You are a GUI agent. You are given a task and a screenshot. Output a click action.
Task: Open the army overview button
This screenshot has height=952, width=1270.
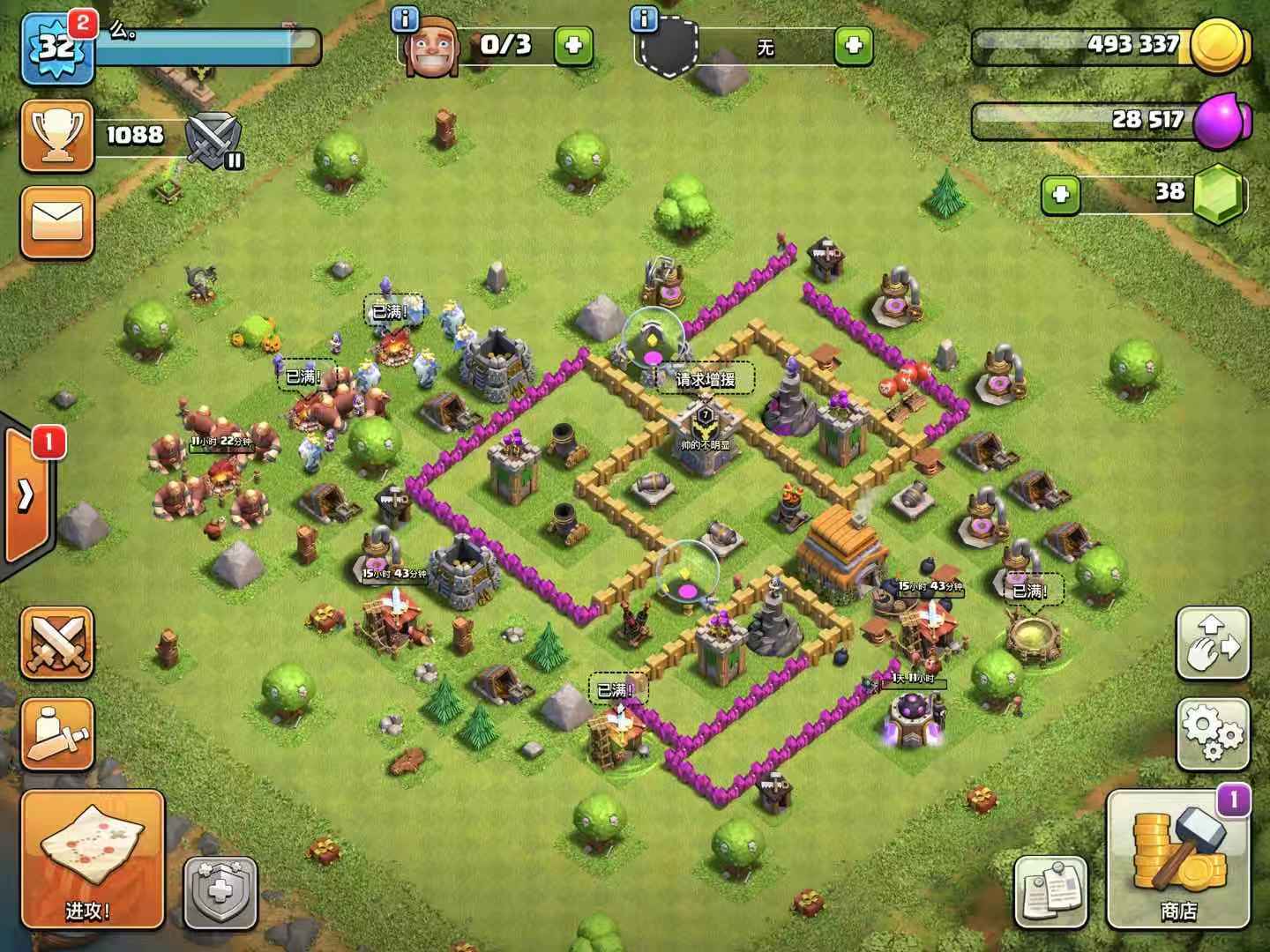[x=56, y=733]
